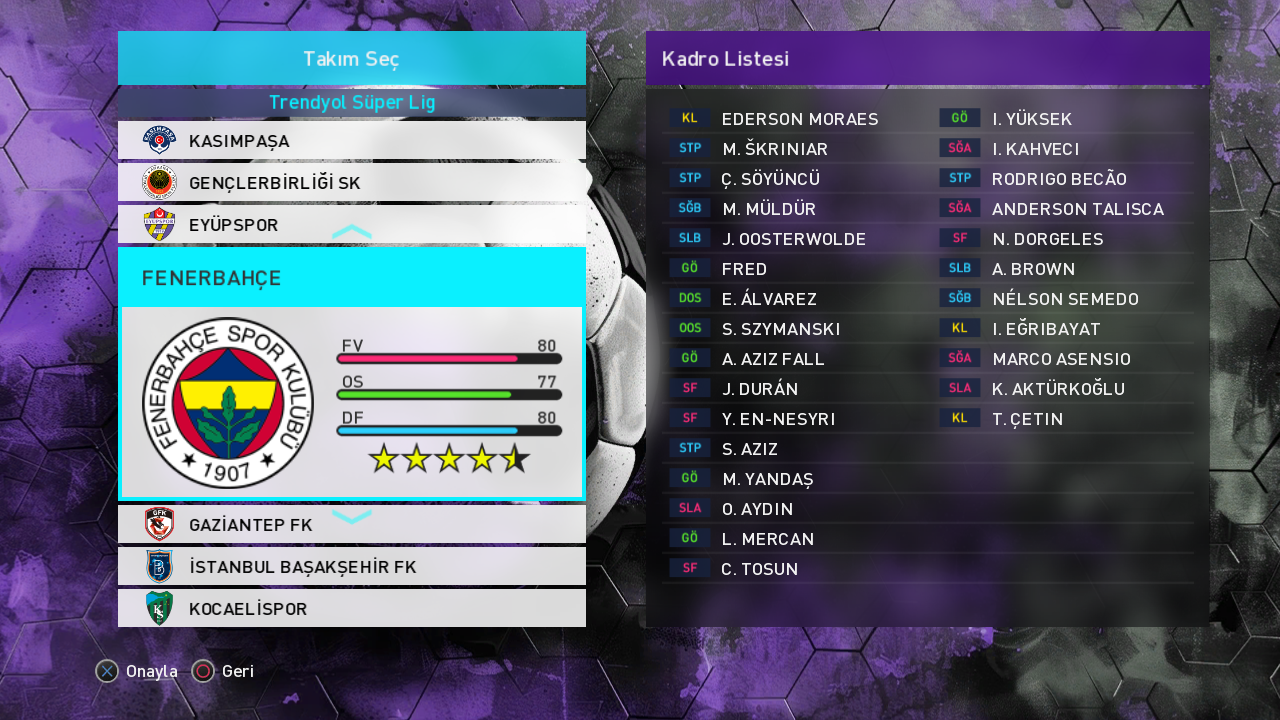Viewport: 1280px width, 720px height.
Task: Choose Gaziantep FK team row
Action: [x=351, y=525]
